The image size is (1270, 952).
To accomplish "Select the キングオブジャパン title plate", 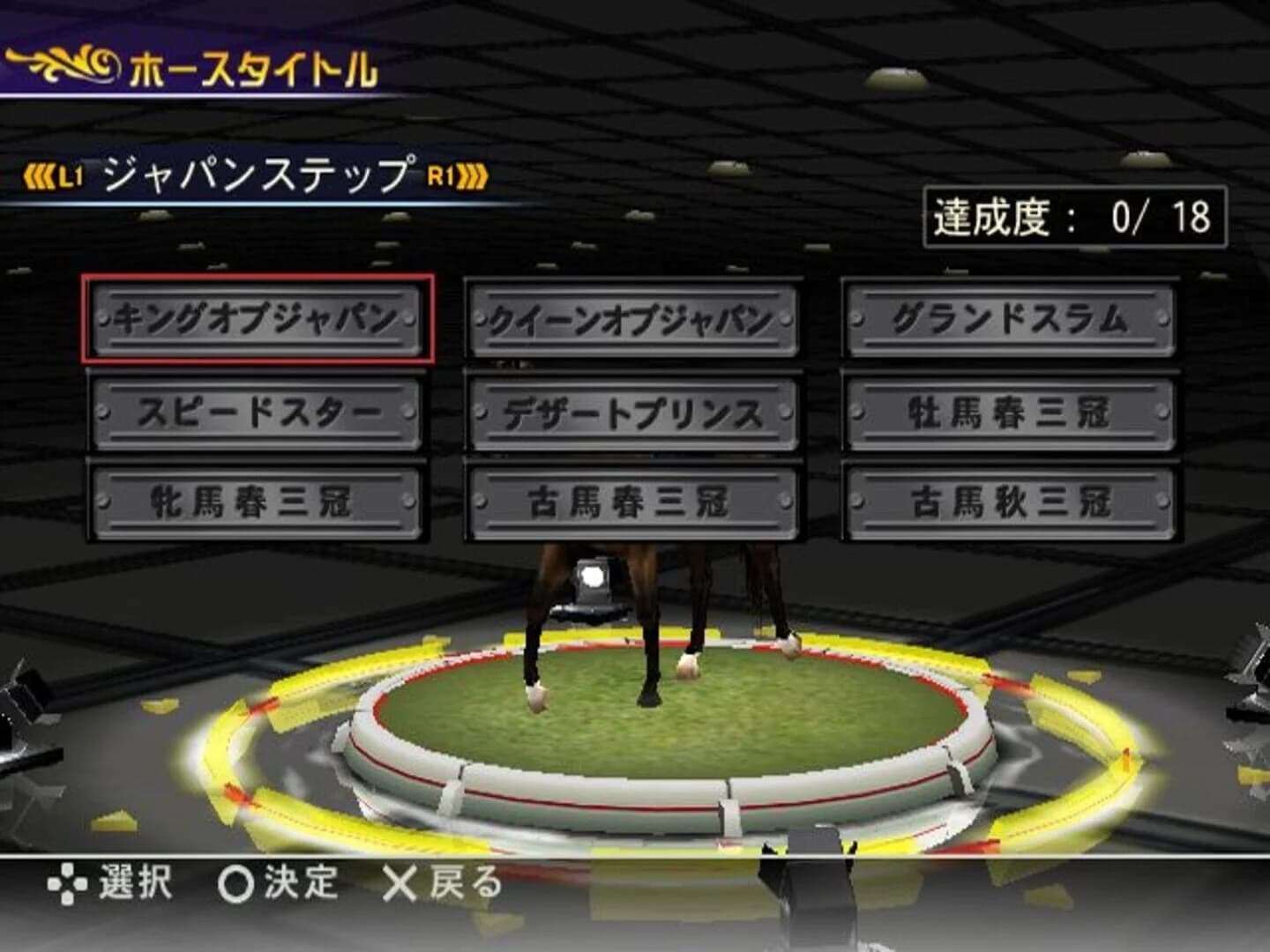I will coord(260,321).
